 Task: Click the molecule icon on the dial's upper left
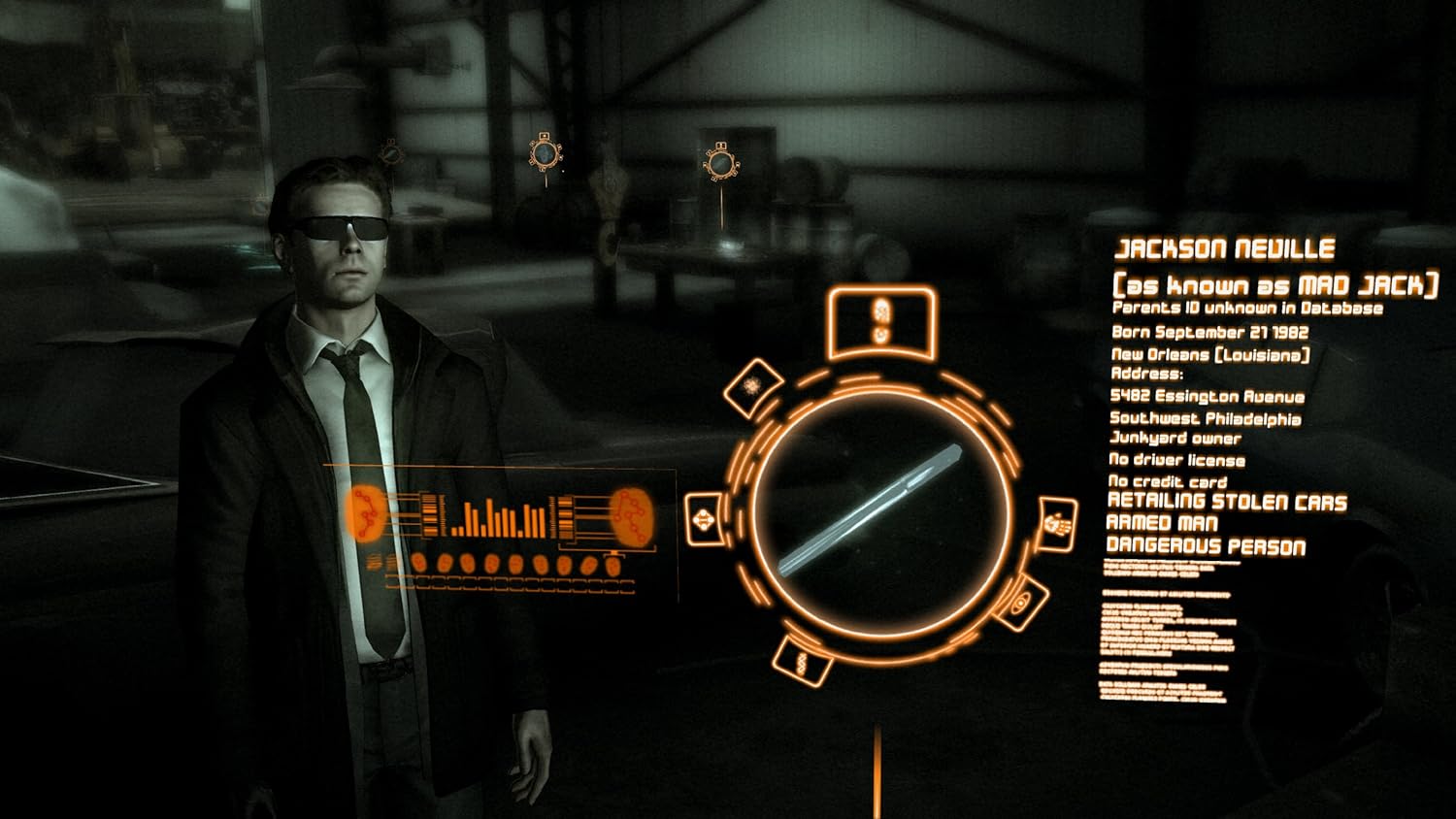(x=755, y=385)
